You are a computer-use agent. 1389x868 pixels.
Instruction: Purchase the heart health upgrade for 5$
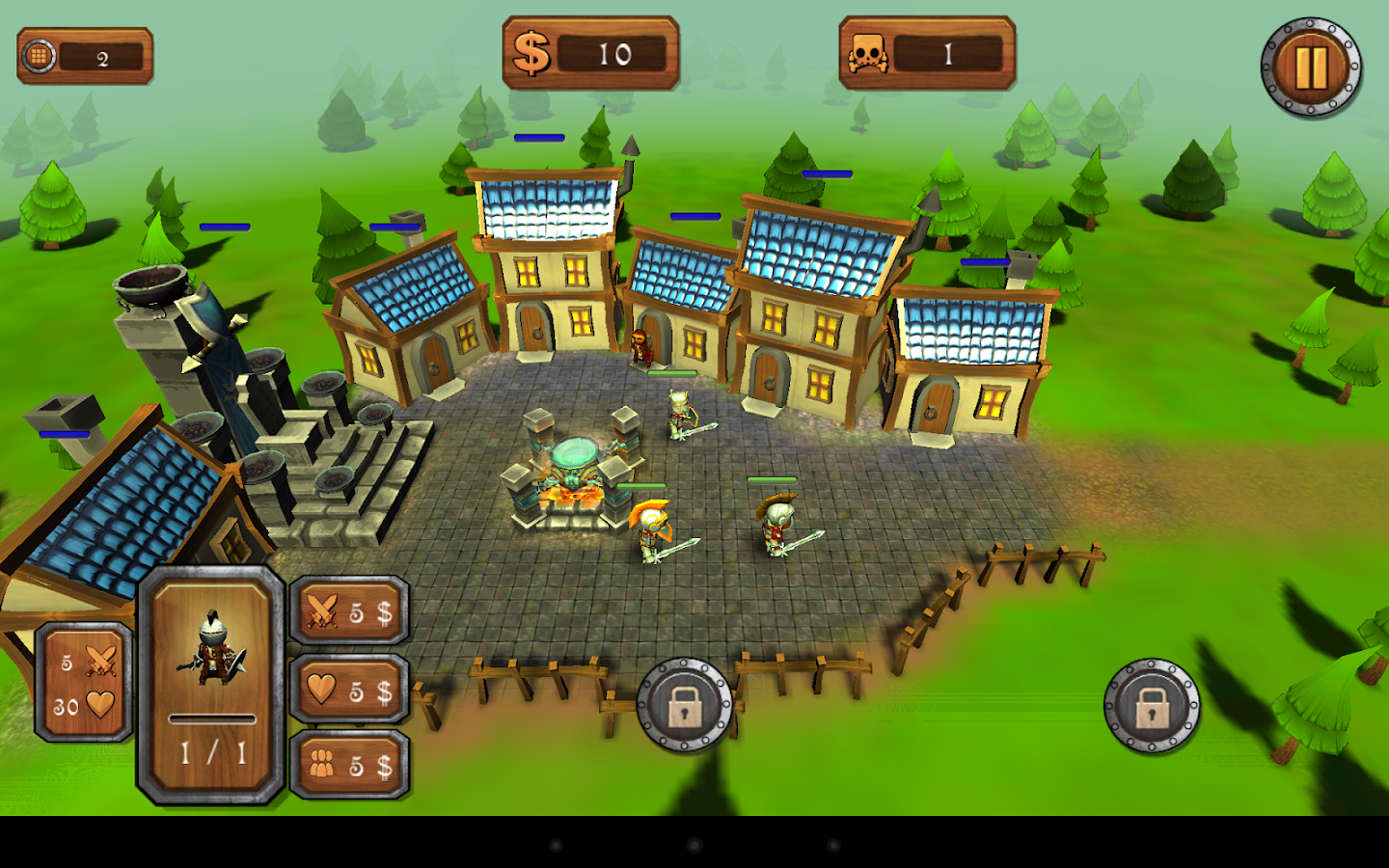[x=349, y=690]
